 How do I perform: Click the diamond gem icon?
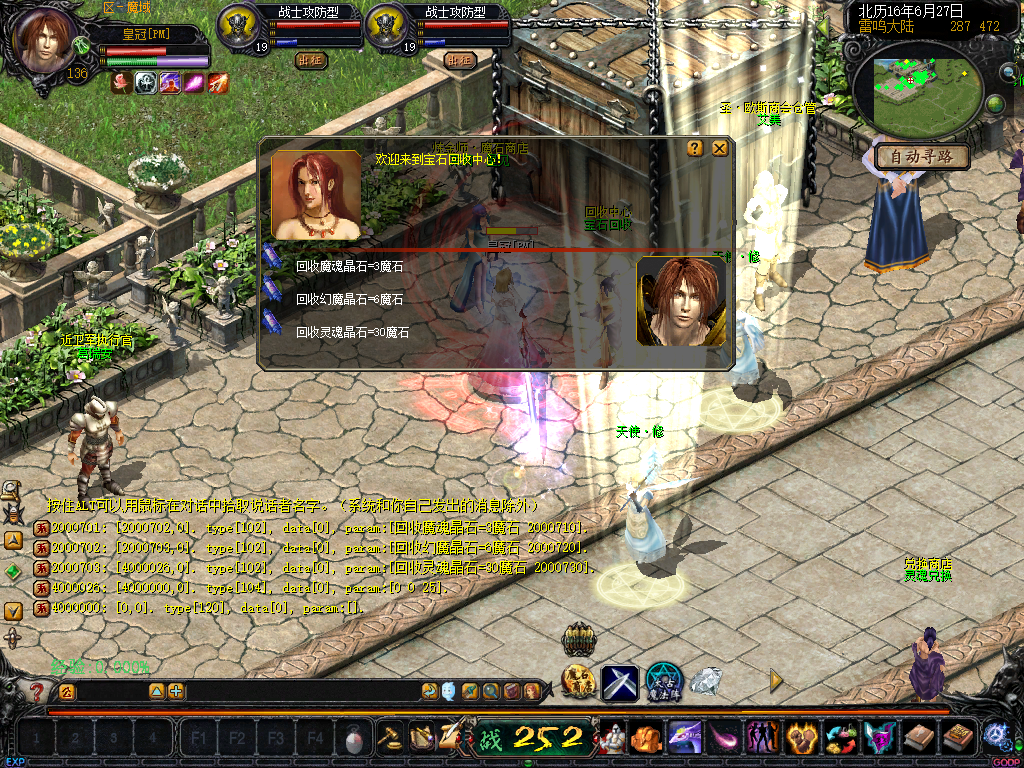click(x=707, y=682)
